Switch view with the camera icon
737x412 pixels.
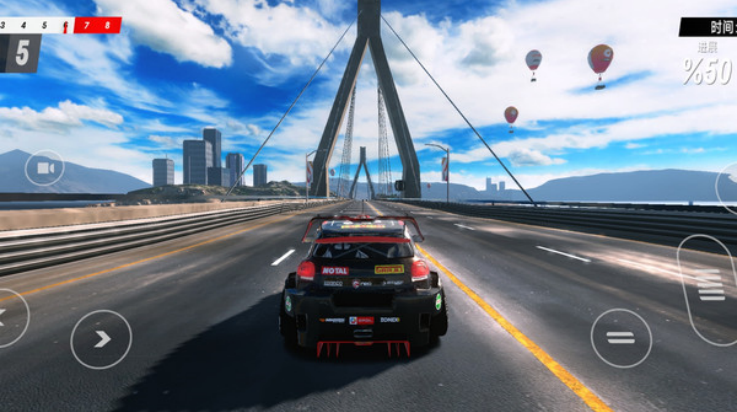[44, 168]
